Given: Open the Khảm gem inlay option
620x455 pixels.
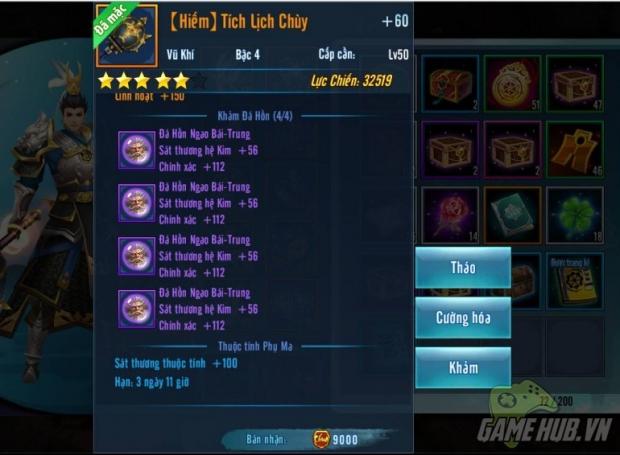Looking at the screenshot, I should [462, 367].
